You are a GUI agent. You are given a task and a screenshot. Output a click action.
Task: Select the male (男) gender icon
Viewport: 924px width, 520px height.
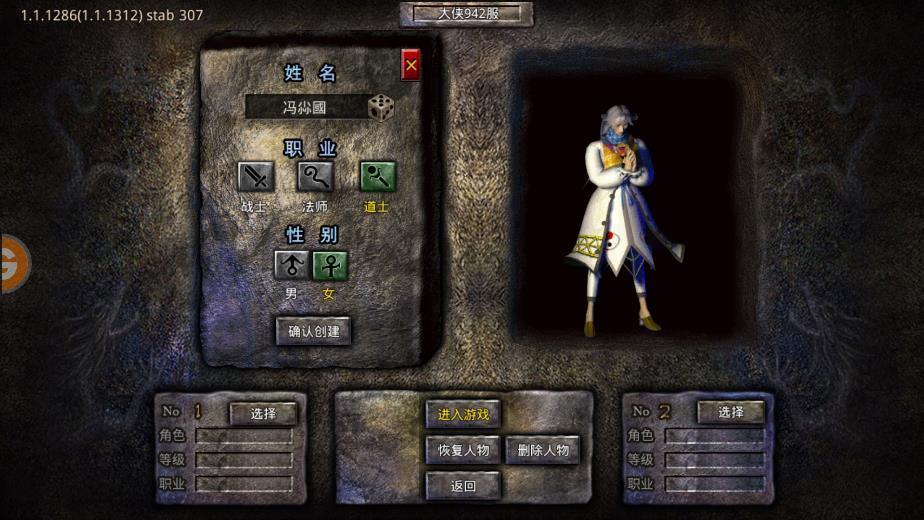(291, 265)
